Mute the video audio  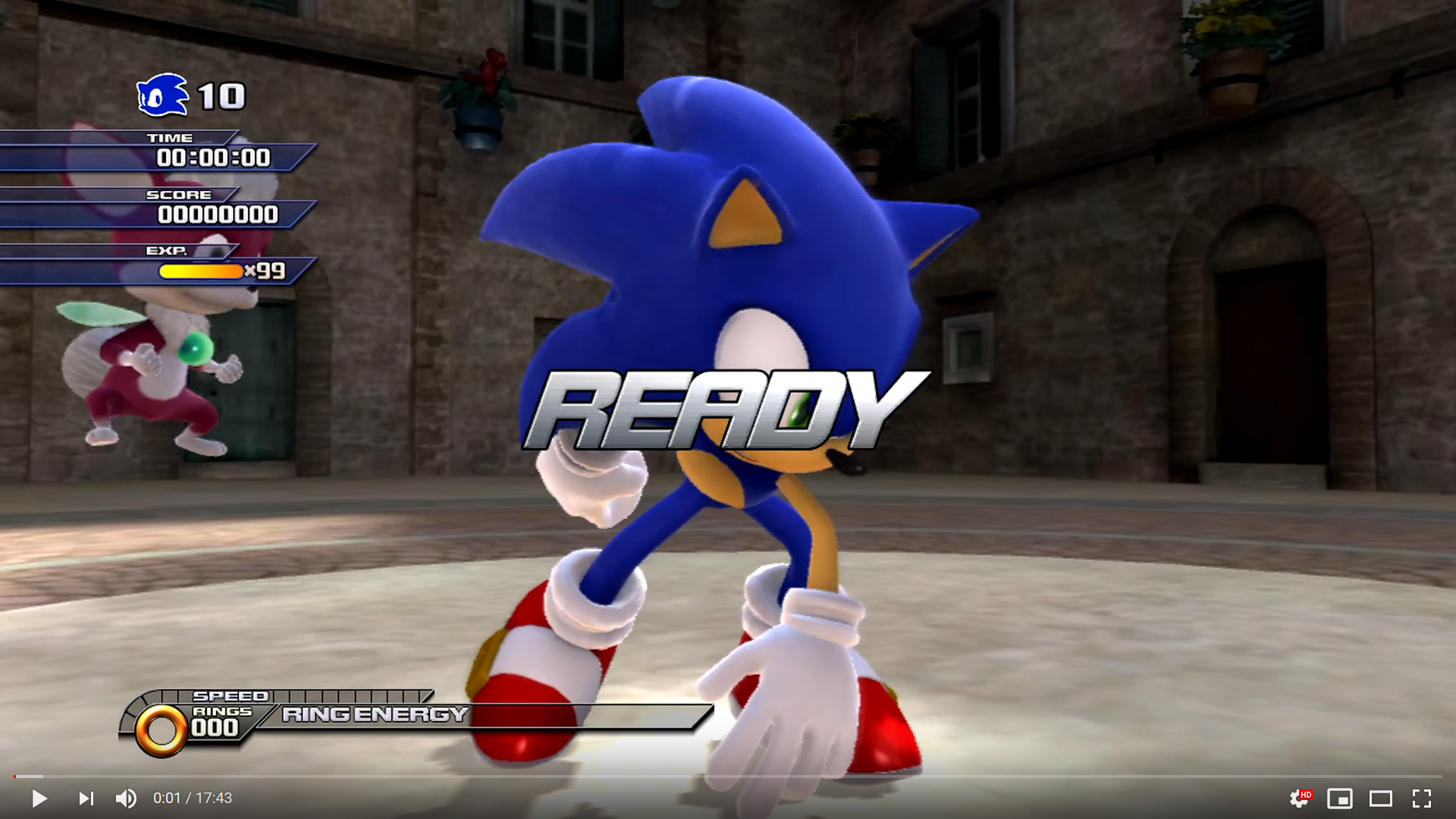126,798
